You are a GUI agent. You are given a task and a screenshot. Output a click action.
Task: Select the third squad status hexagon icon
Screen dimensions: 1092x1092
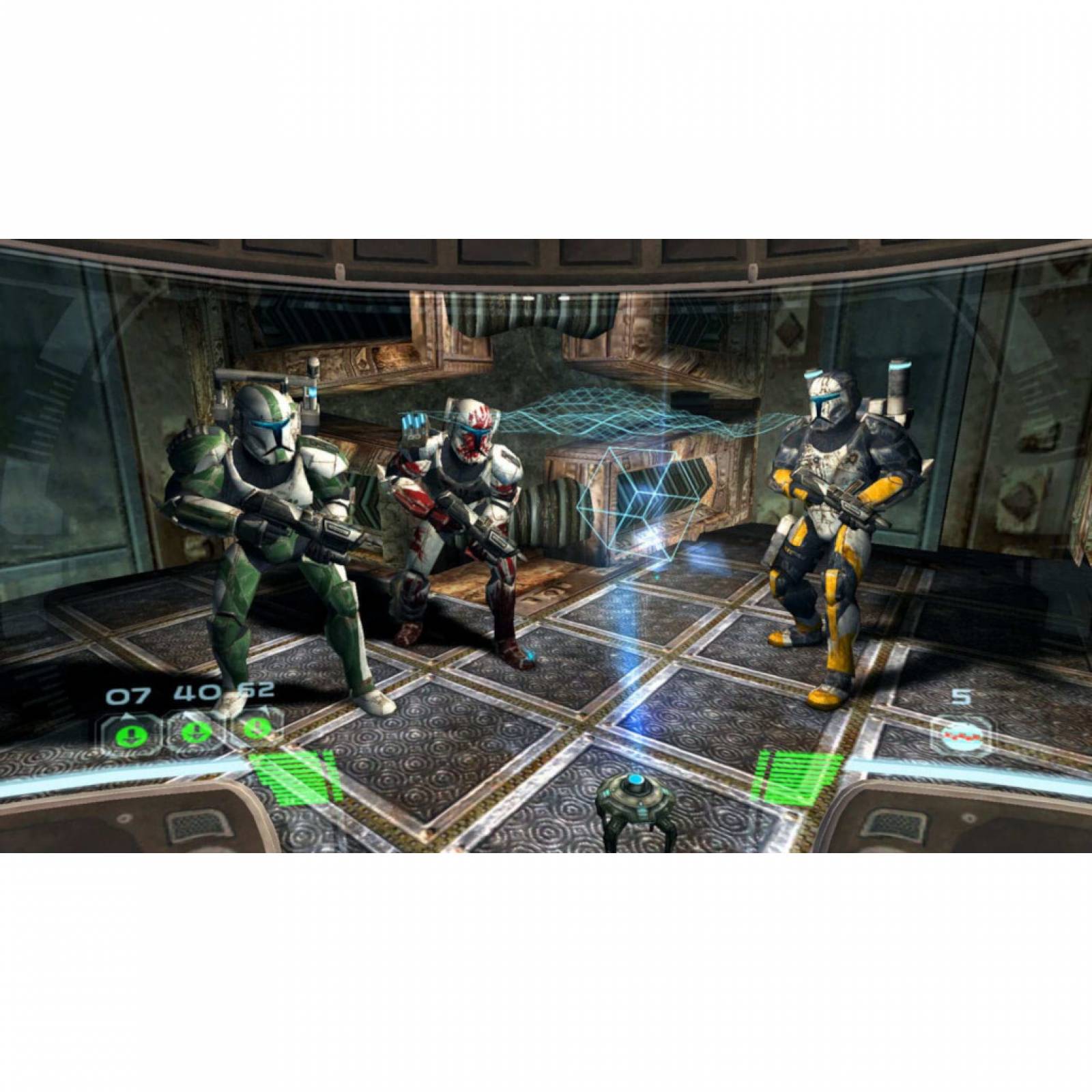click(256, 729)
